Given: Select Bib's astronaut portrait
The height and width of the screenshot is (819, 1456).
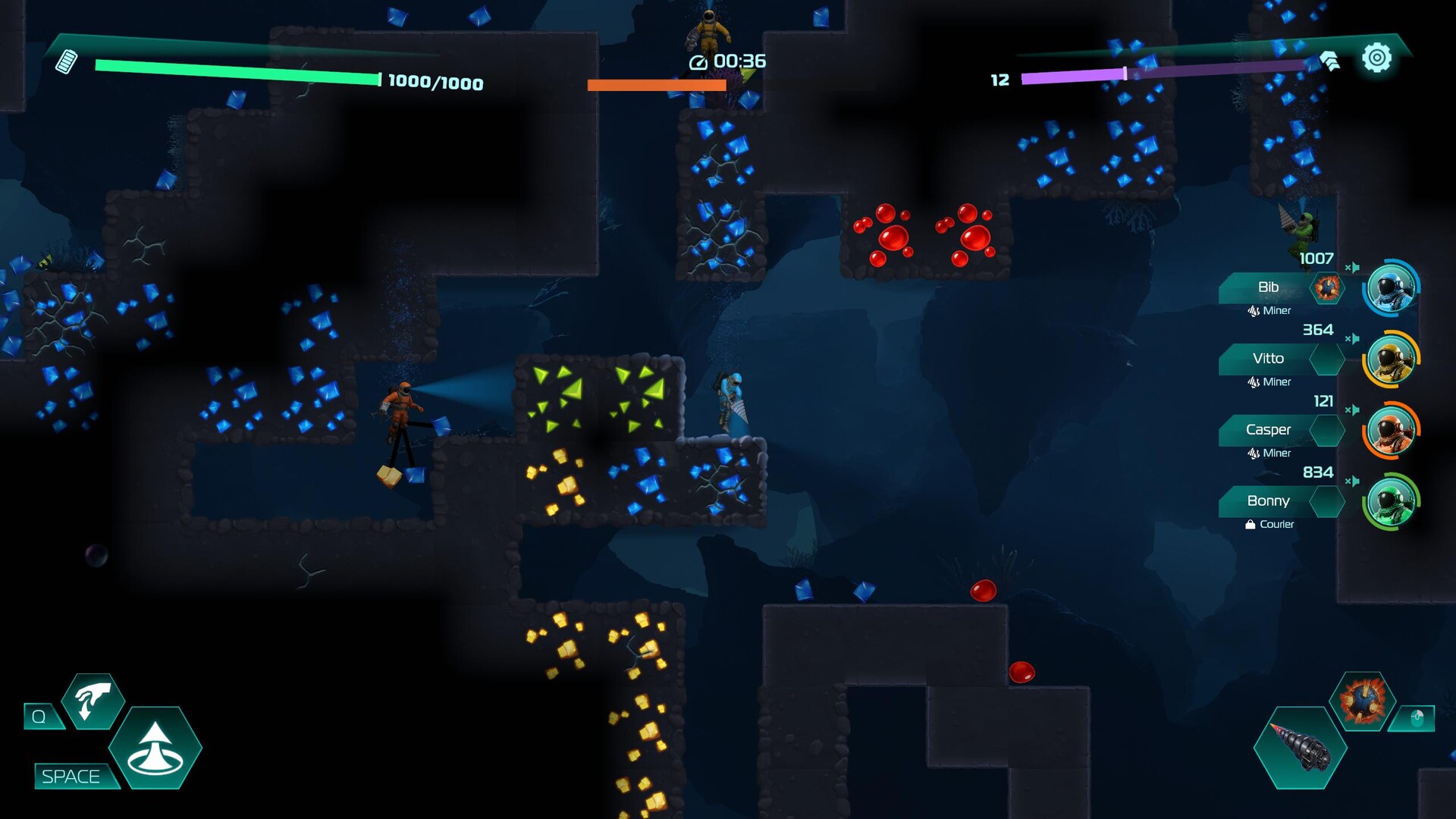Looking at the screenshot, I should 1391,288.
